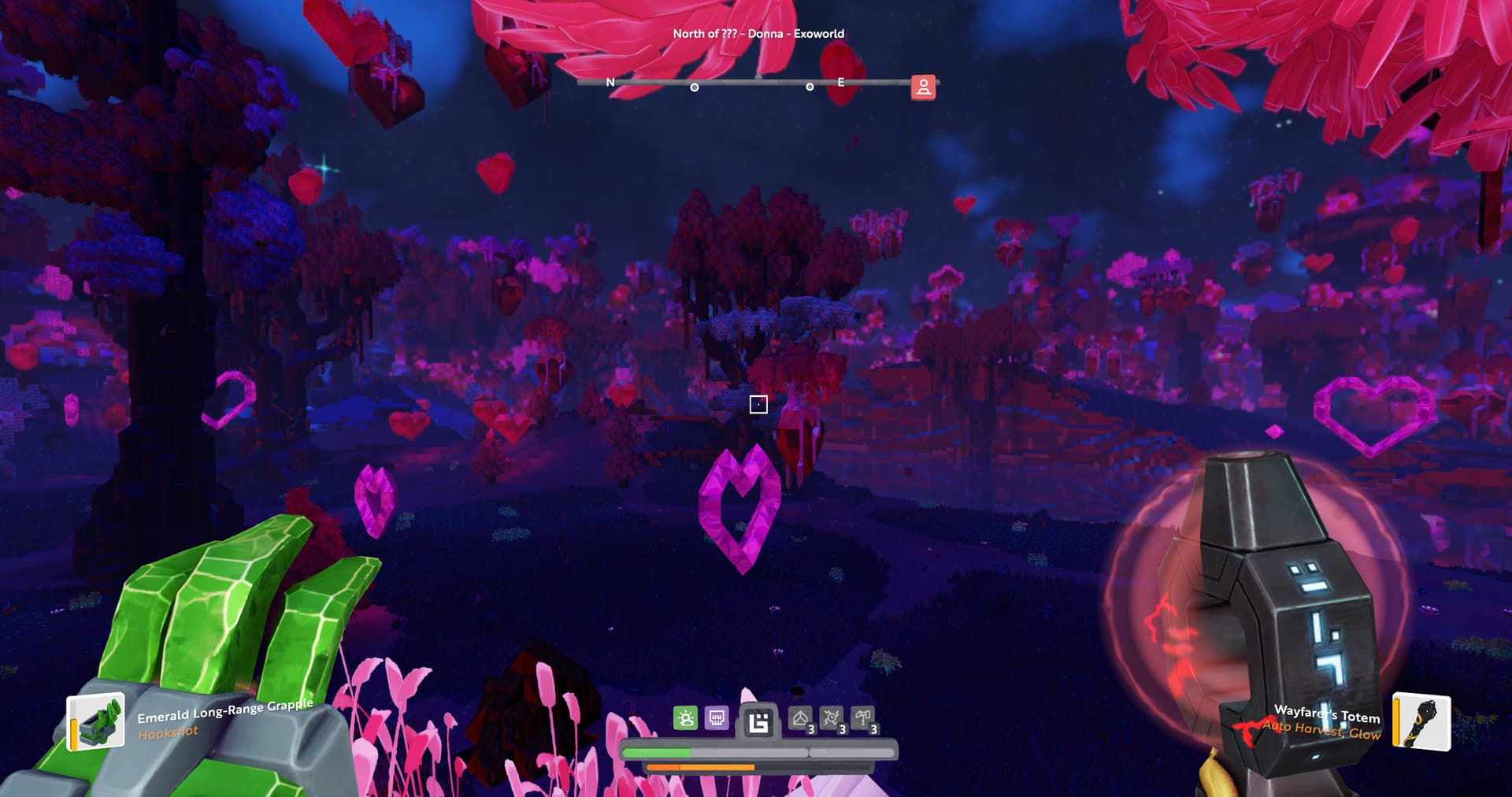The height and width of the screenshot is (797, 1512).
Task: Select the Emerald Long-Range Grapple slot
Action: click(x=96, y=721)
